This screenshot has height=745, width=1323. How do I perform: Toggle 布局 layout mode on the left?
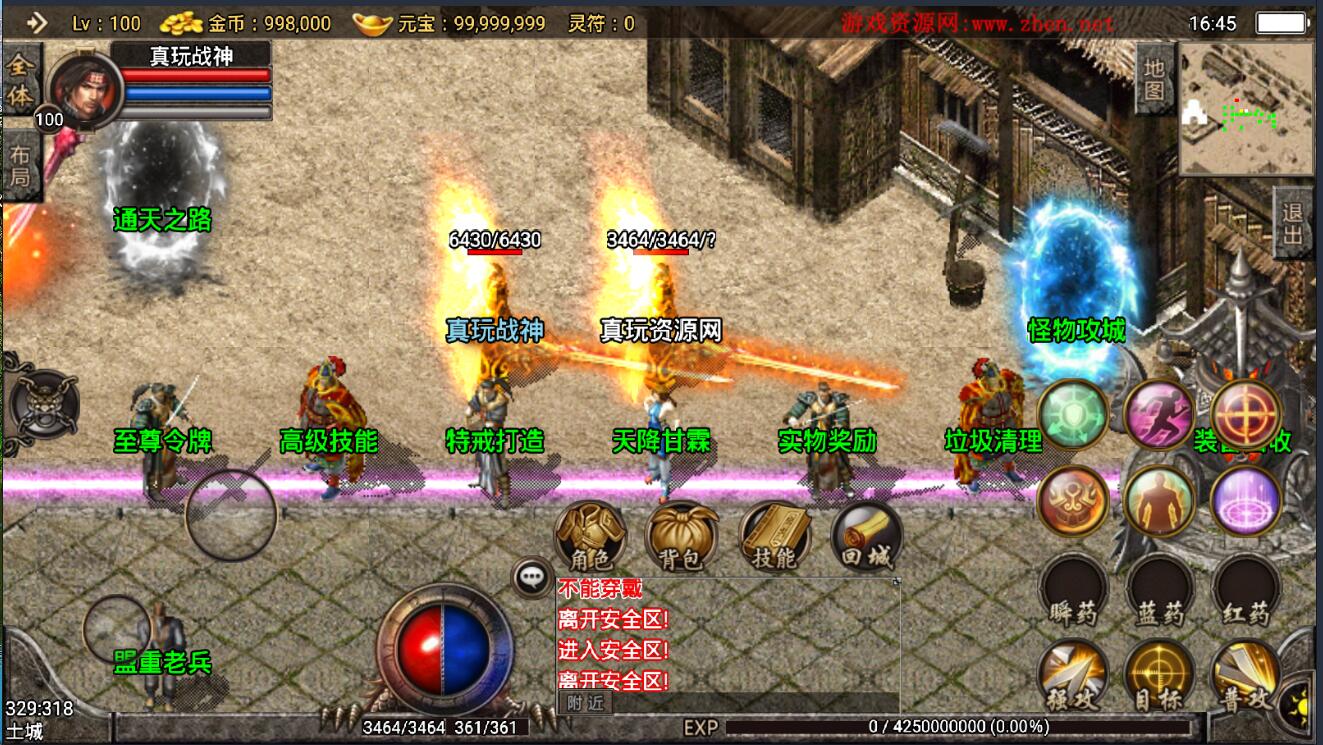[x=22, y=165]
